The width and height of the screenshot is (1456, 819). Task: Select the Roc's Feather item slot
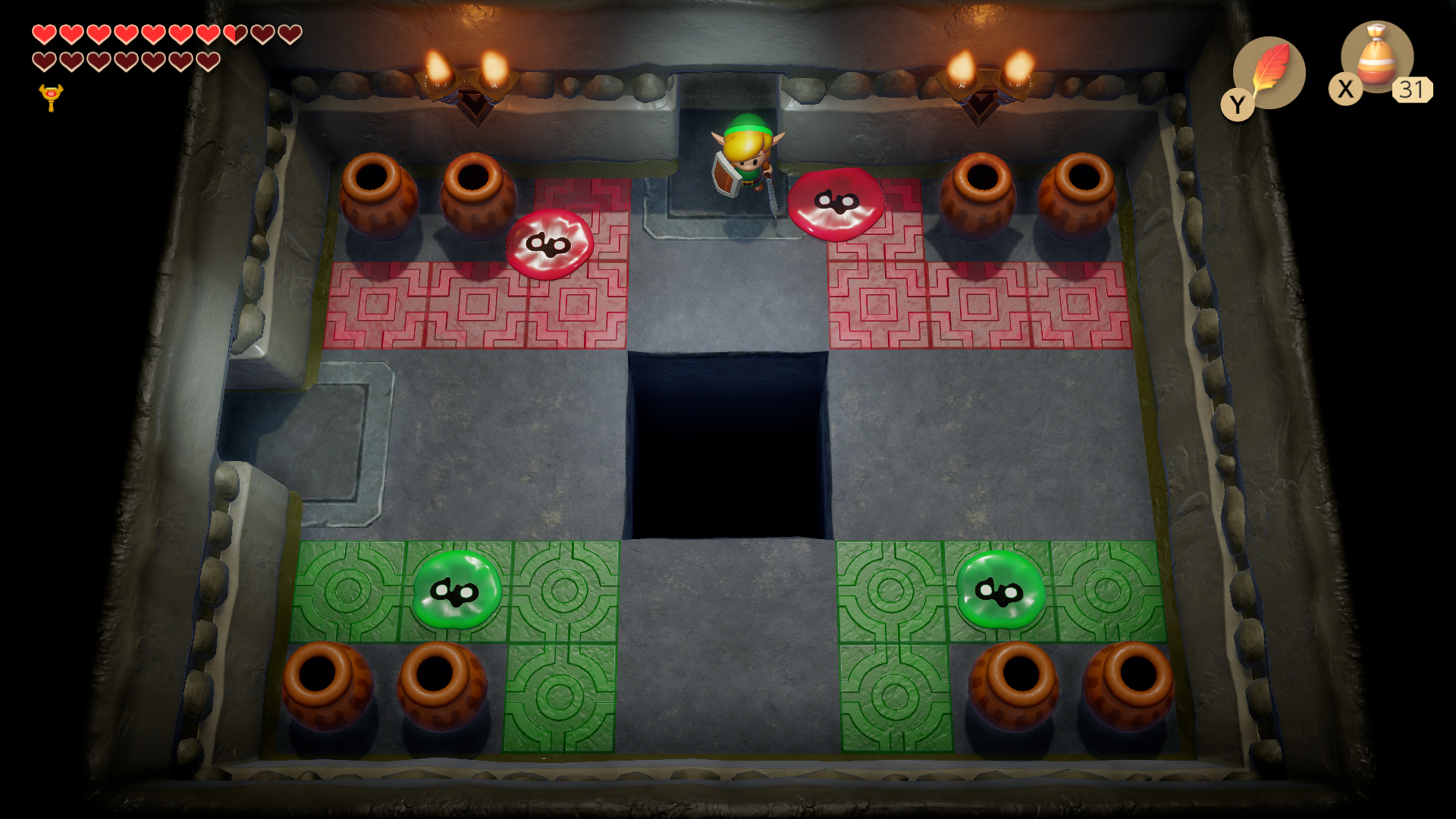pyautogui.click(x=1269, y=72)
